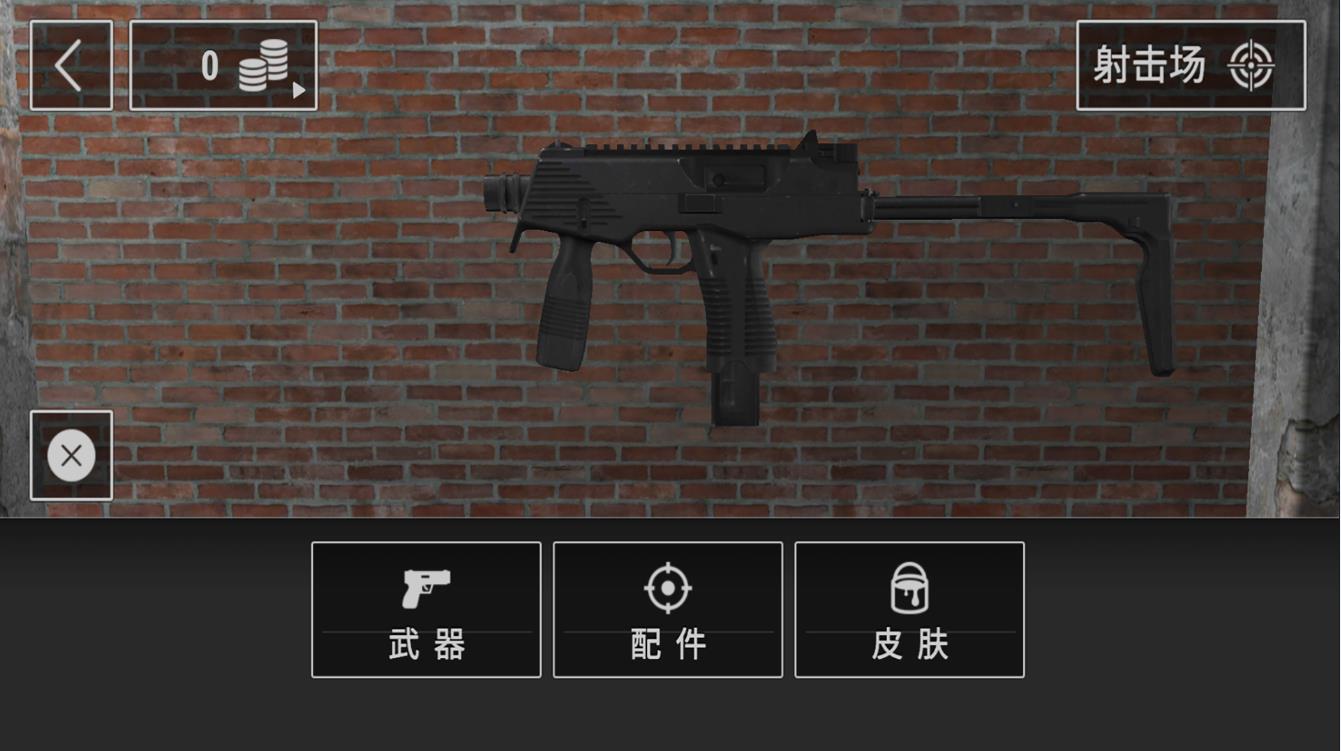Open the coin purchase panel
Screen dimensions: 1341x751
223,62
